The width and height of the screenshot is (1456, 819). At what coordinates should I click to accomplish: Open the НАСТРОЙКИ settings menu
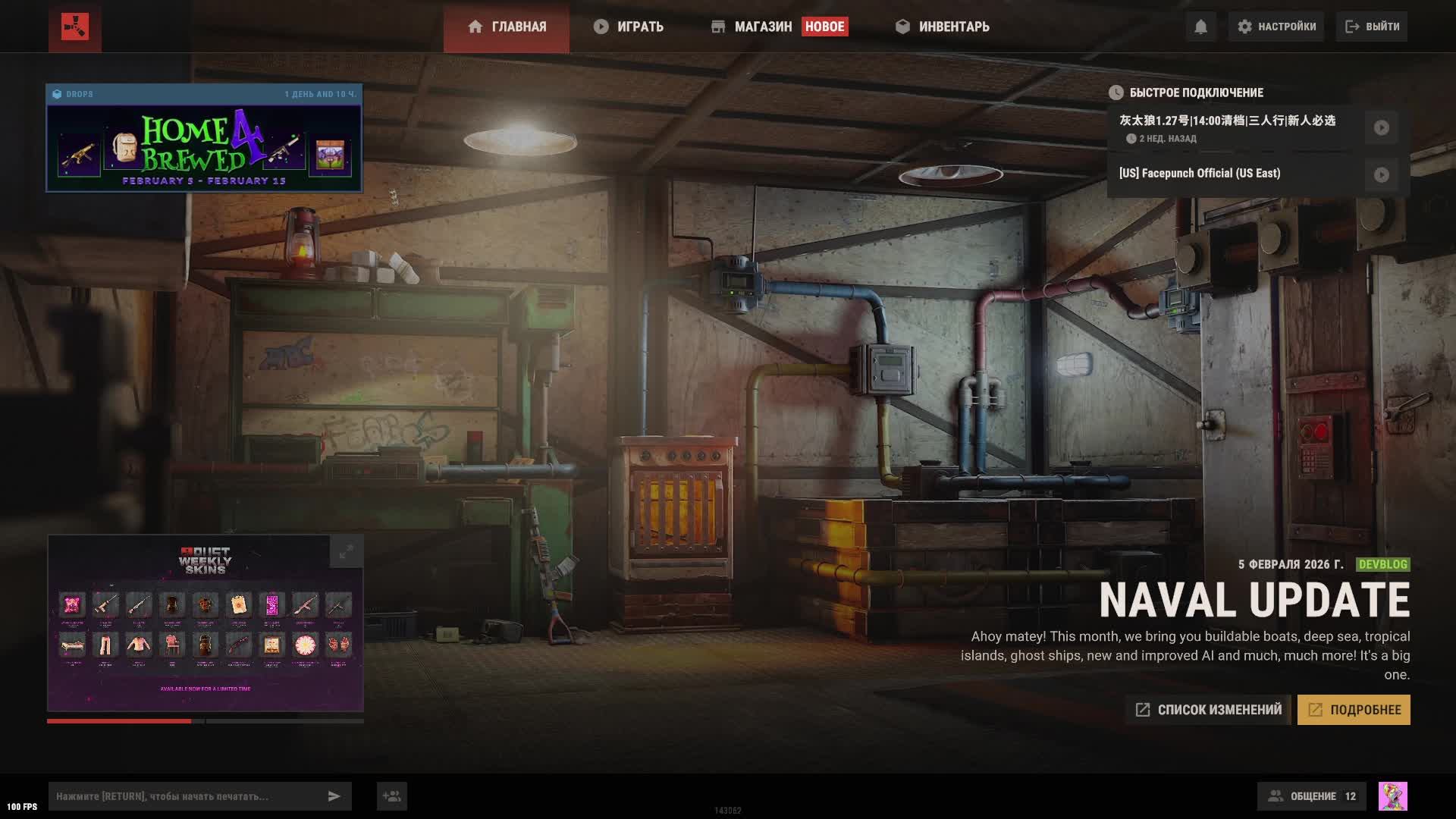(x=1277, y=27)
